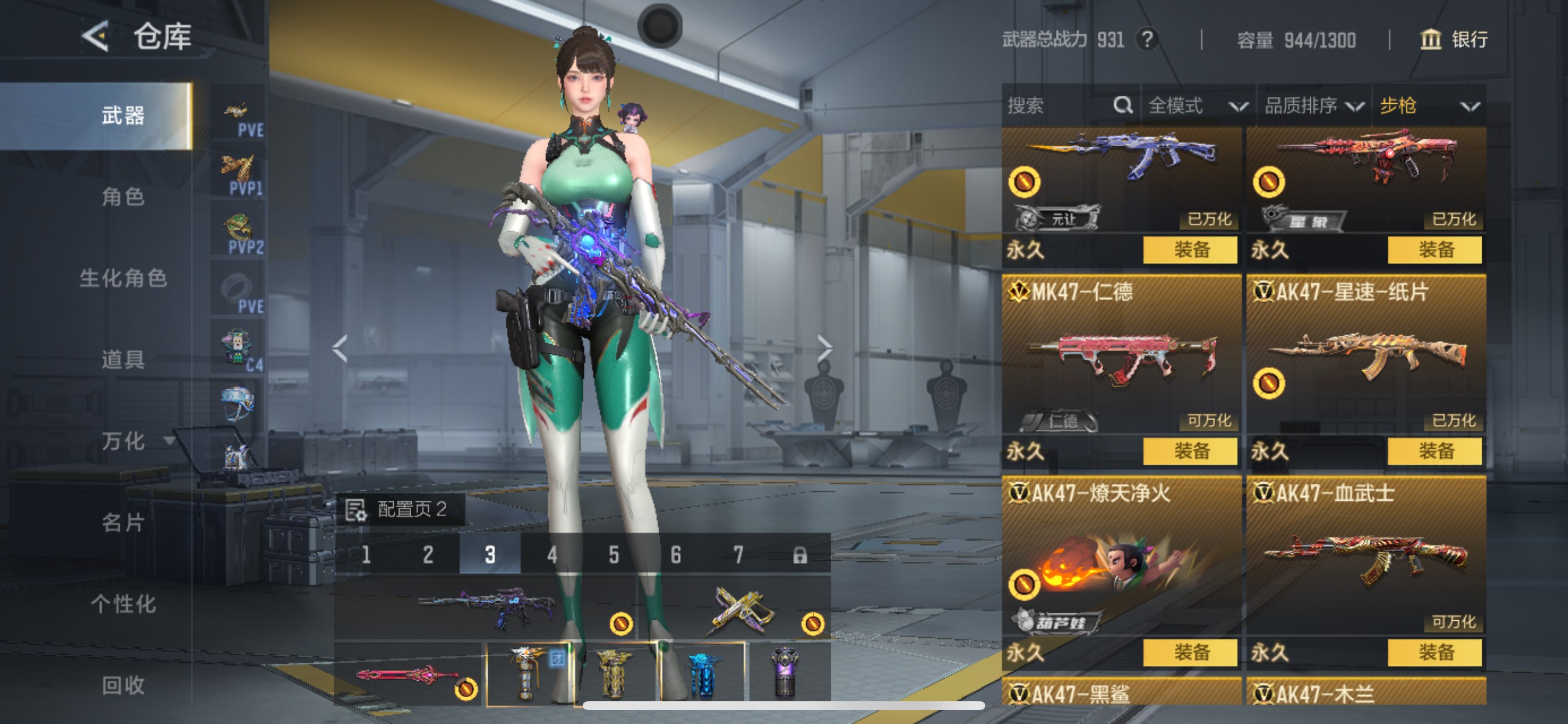Viewport: 1568px width, 724px height.
Task: Click the weapon power question mark help
Action: coord(1147,40)
